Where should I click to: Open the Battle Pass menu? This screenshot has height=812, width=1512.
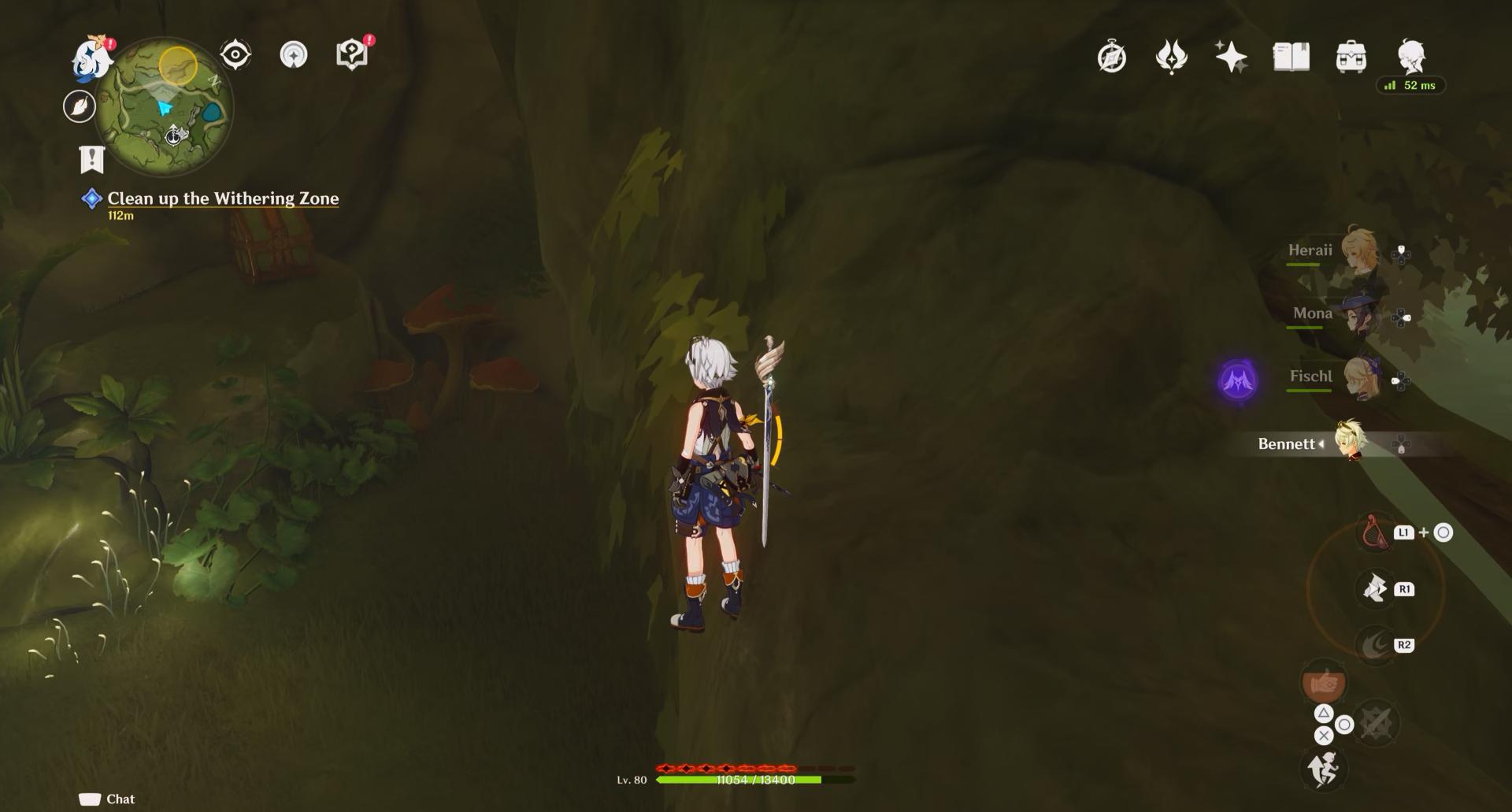[1173, 57]
